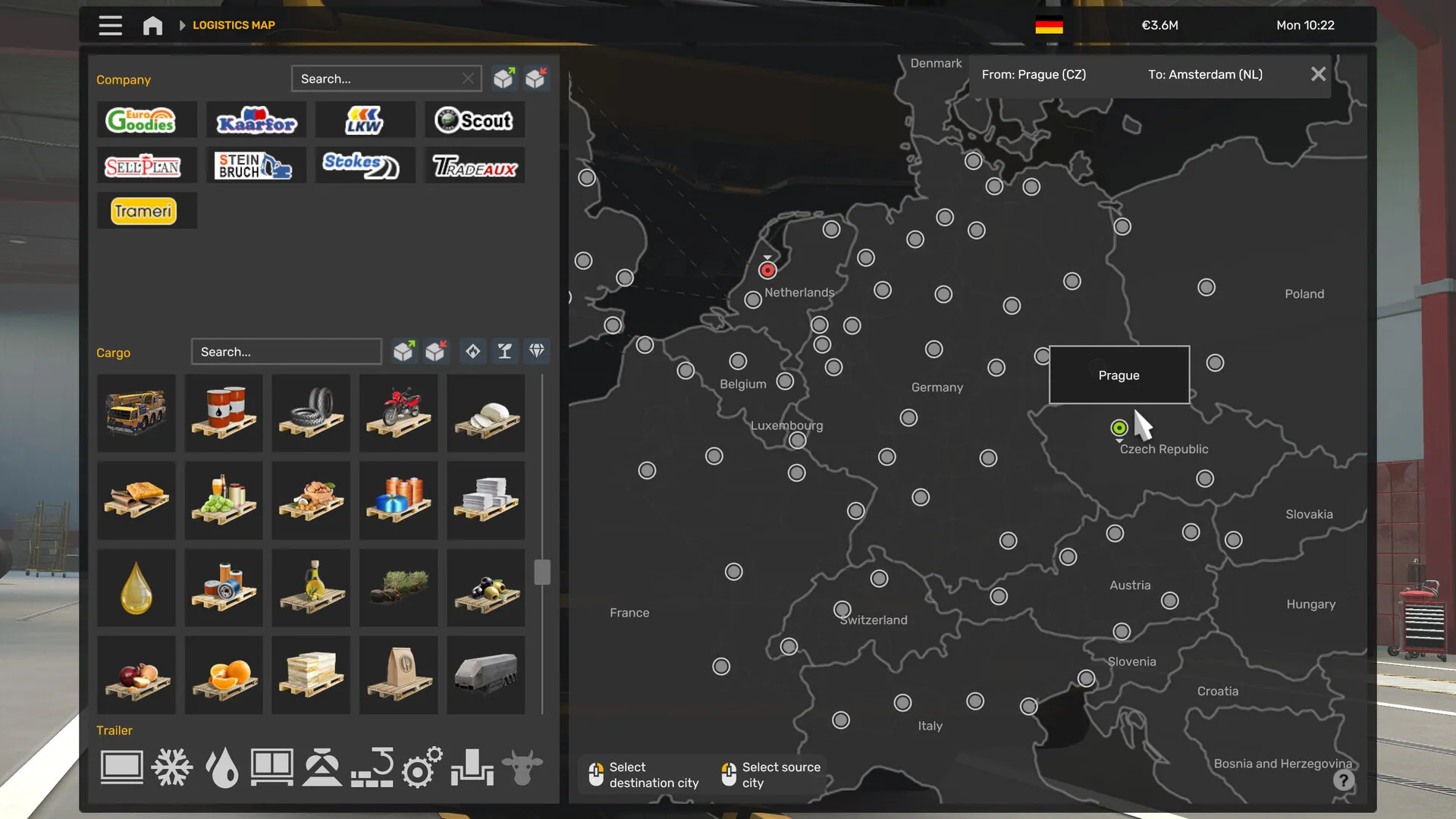The height and width of the screenshot is (819, 1456).
Task: Pick the liquid tanker trailer type
Action: pos(222,767)
